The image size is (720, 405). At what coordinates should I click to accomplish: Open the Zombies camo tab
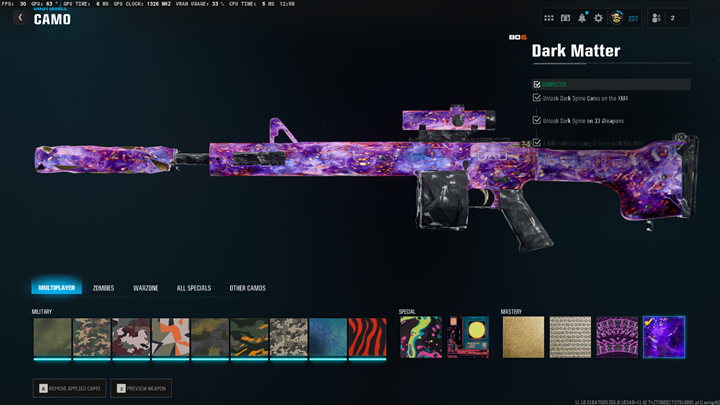pyautogui.click(x=103, y=288)
